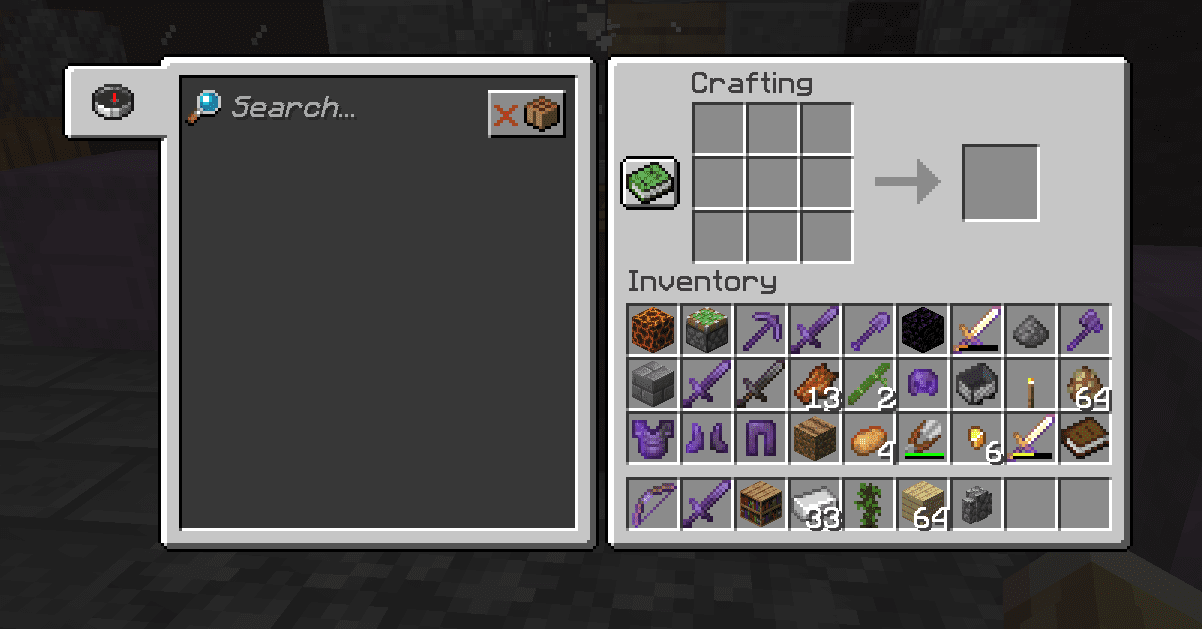Screen dimensions: 1202x629
Task: Select the 6 gold nuggets
Action: click(977, 438)
